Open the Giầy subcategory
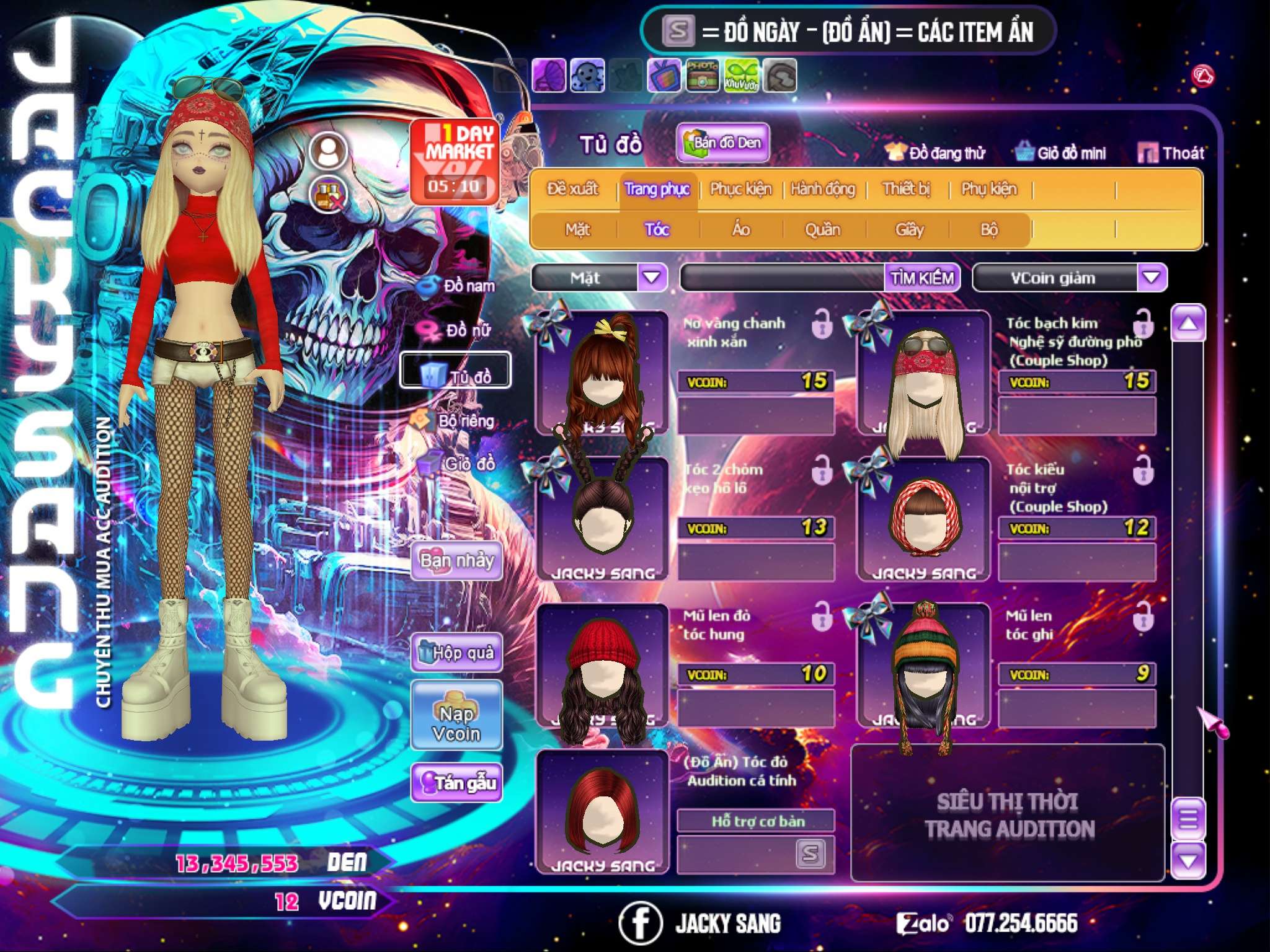 point(909,230)
